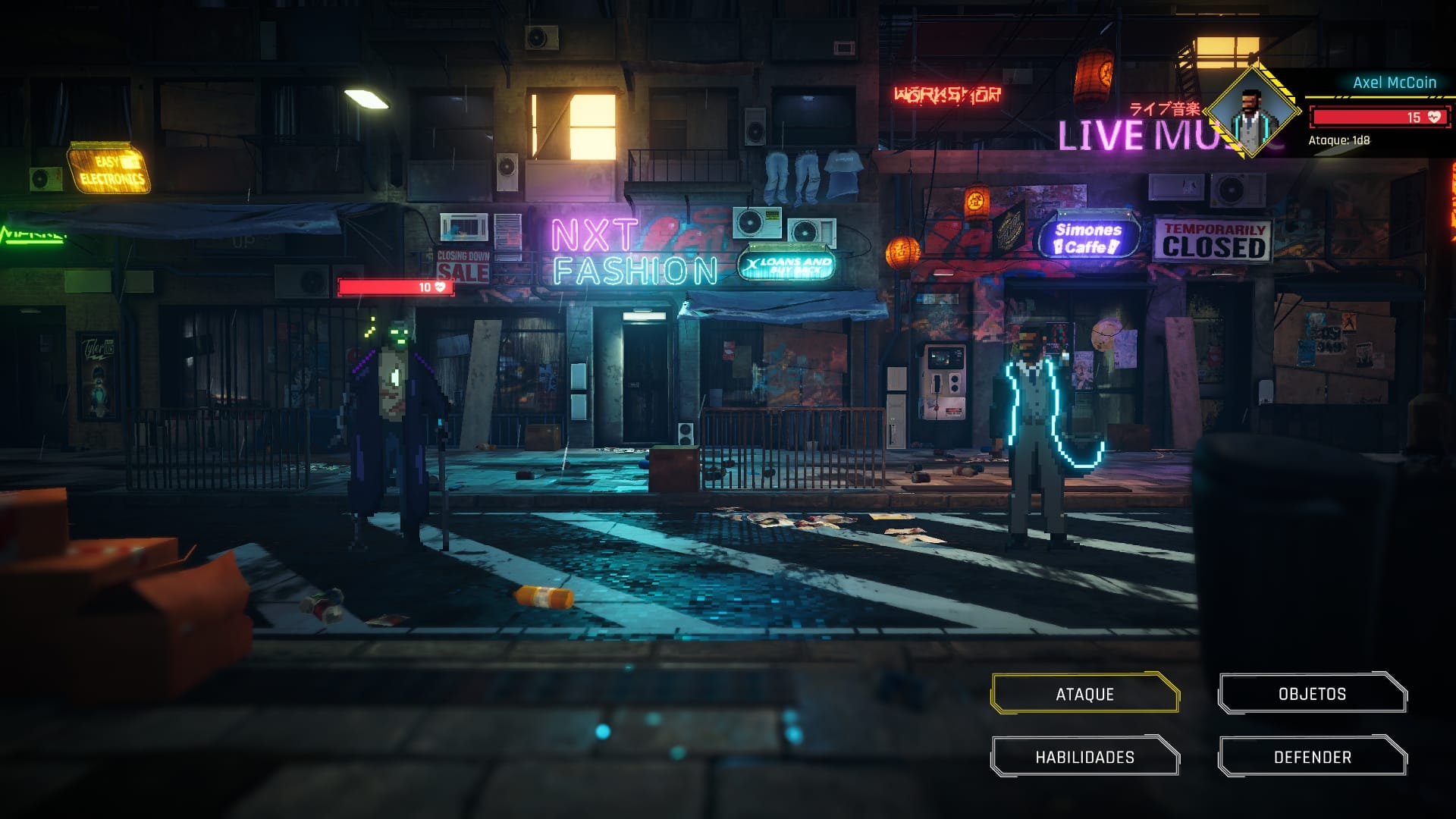Open the OBJETOS menu
Image resolution: width=1456 pixels, height=819 pixels.
(1312, 693)
